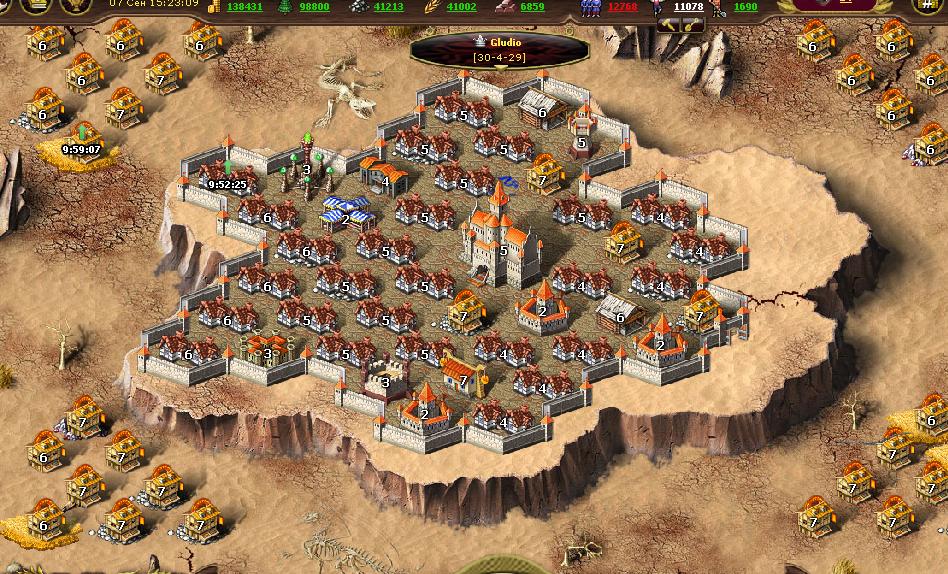The width and height of the screenshot is (948, 574).
Task: Open the white 11078 counter
Action: pyautogui.click(x=688, y=7)
